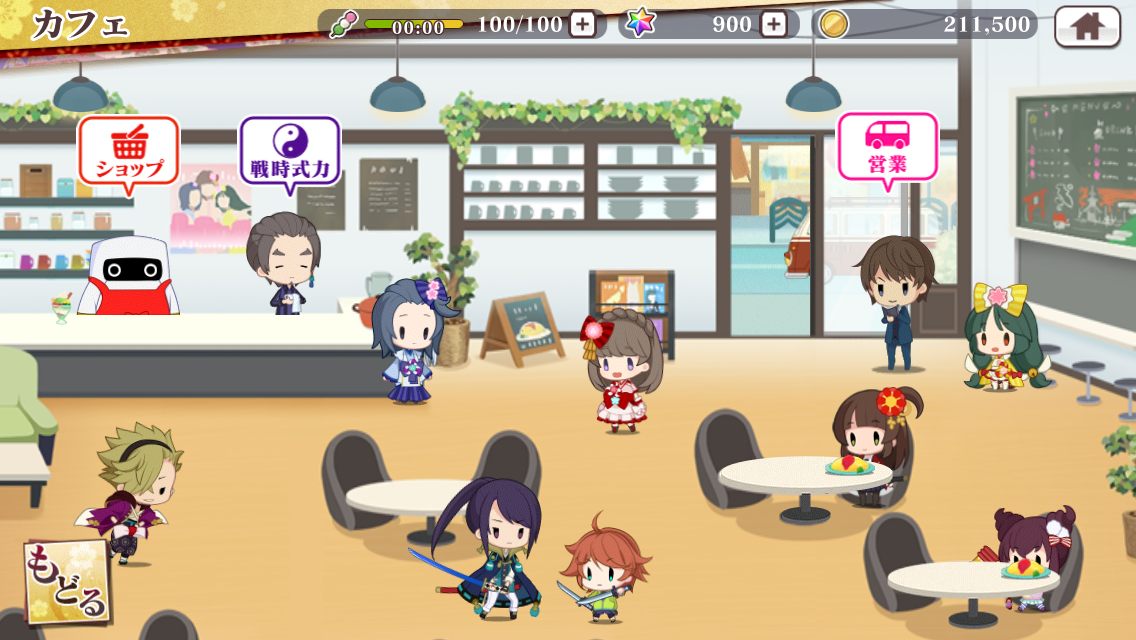Return to the home screen

point(1087,26)
